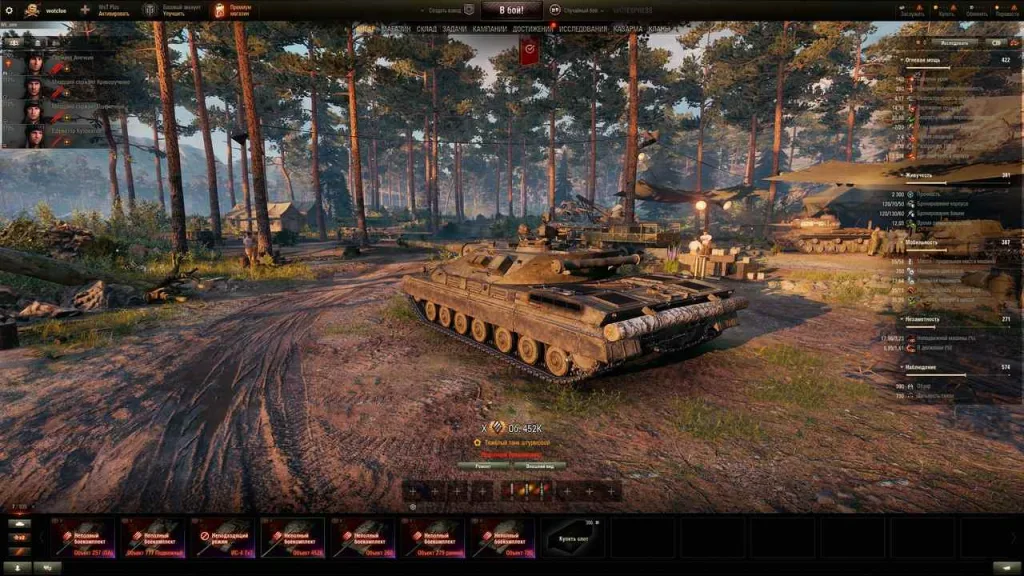This screenshot has height=576, width=1024.
Task: Open the Задачи tab
Action: [454, 30]
